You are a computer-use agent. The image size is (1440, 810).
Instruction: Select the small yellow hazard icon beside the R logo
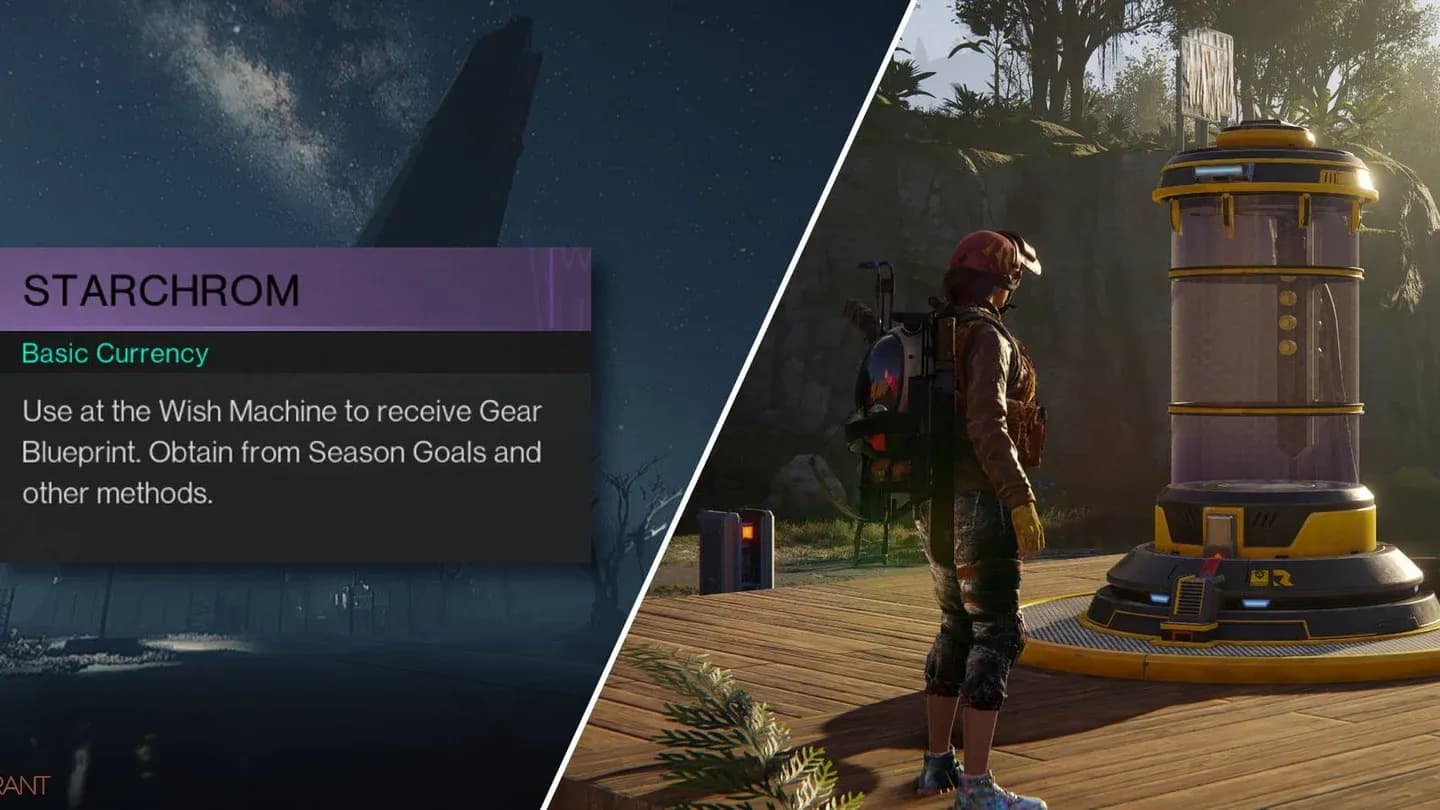click(1258, 576)
